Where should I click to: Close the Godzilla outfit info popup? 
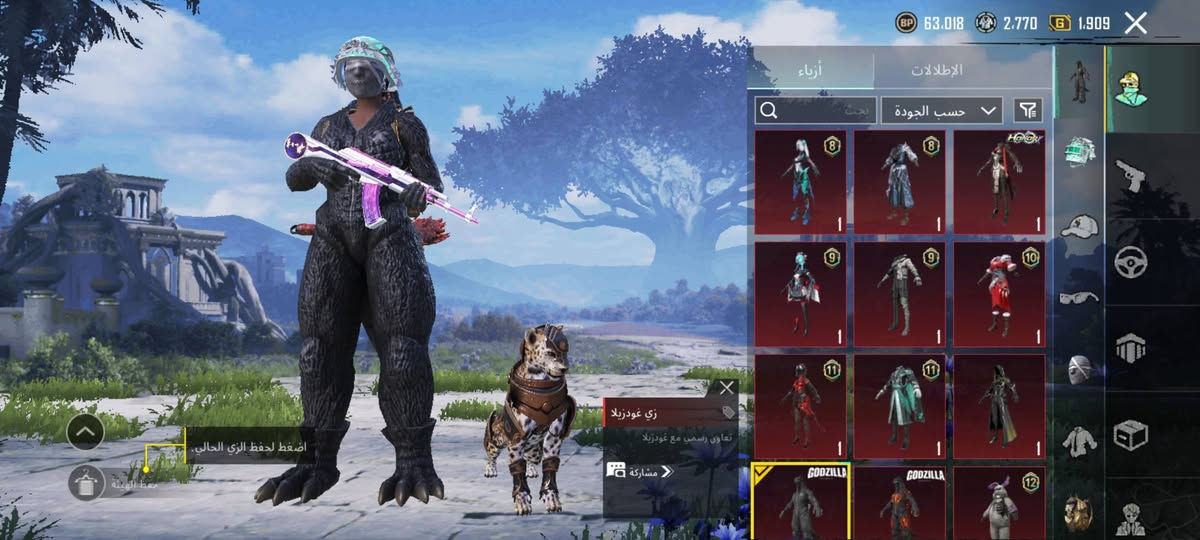[x=726, y=387]
